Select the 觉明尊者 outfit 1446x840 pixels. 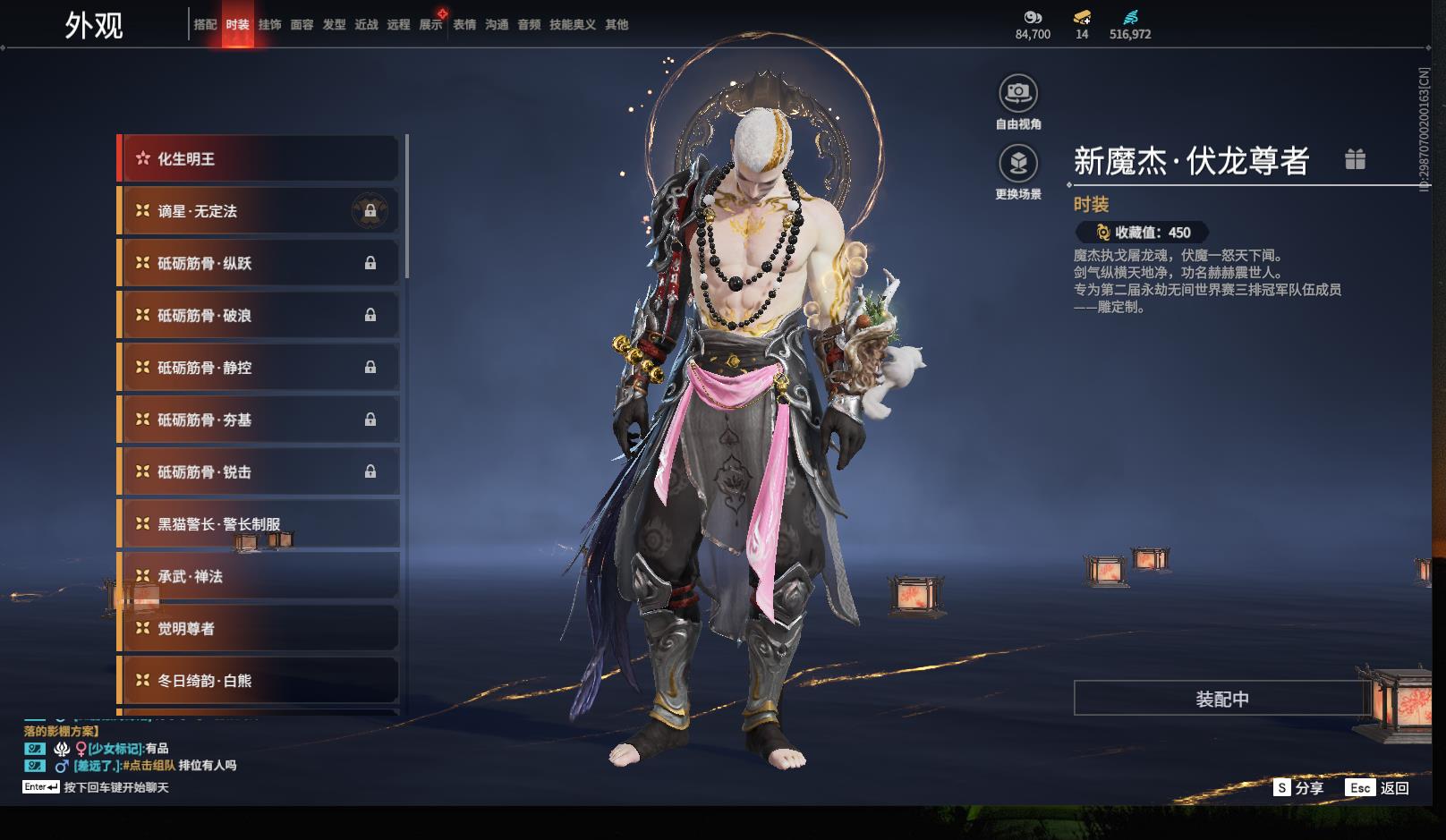(259, 629)
